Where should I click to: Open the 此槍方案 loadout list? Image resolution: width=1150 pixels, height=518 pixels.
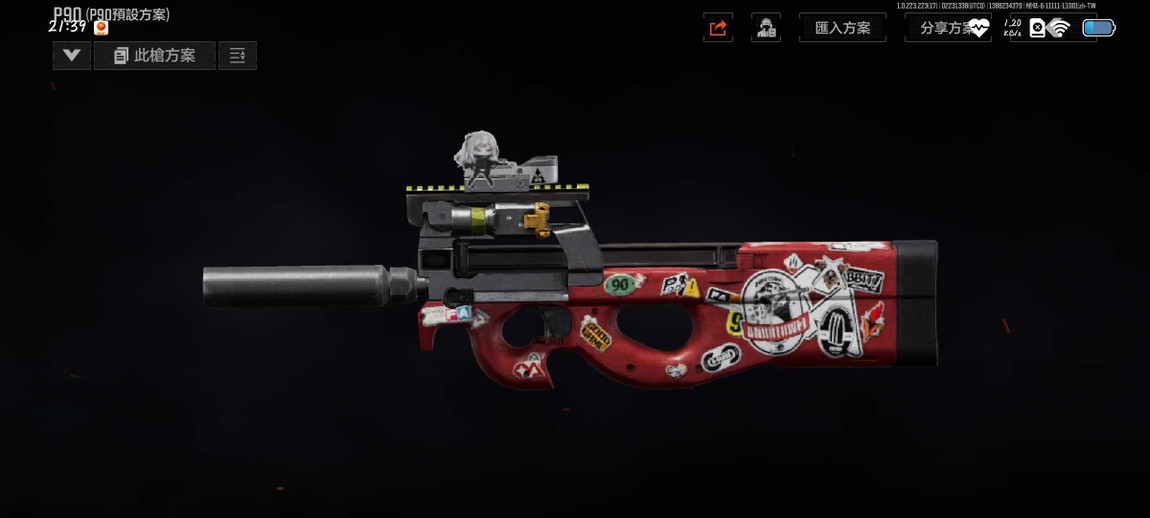point(155,56)
